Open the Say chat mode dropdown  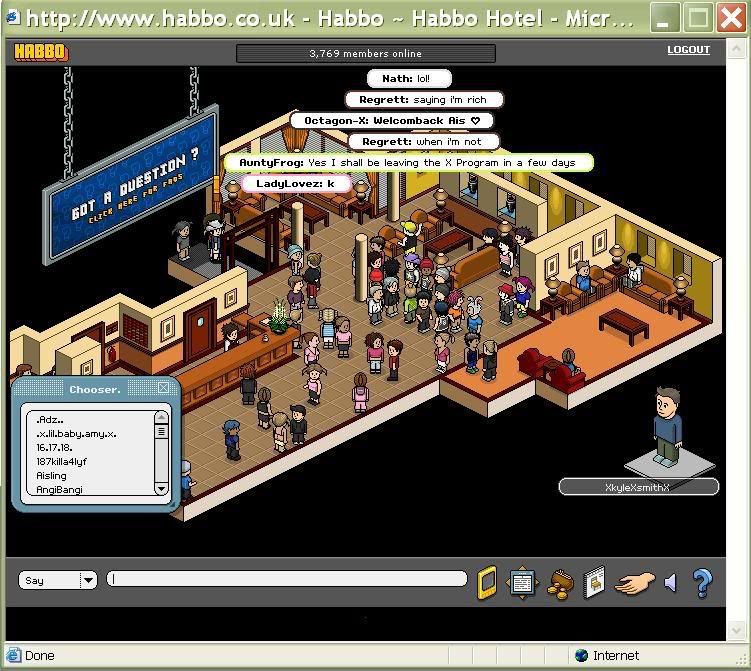[x=88, y=580]
